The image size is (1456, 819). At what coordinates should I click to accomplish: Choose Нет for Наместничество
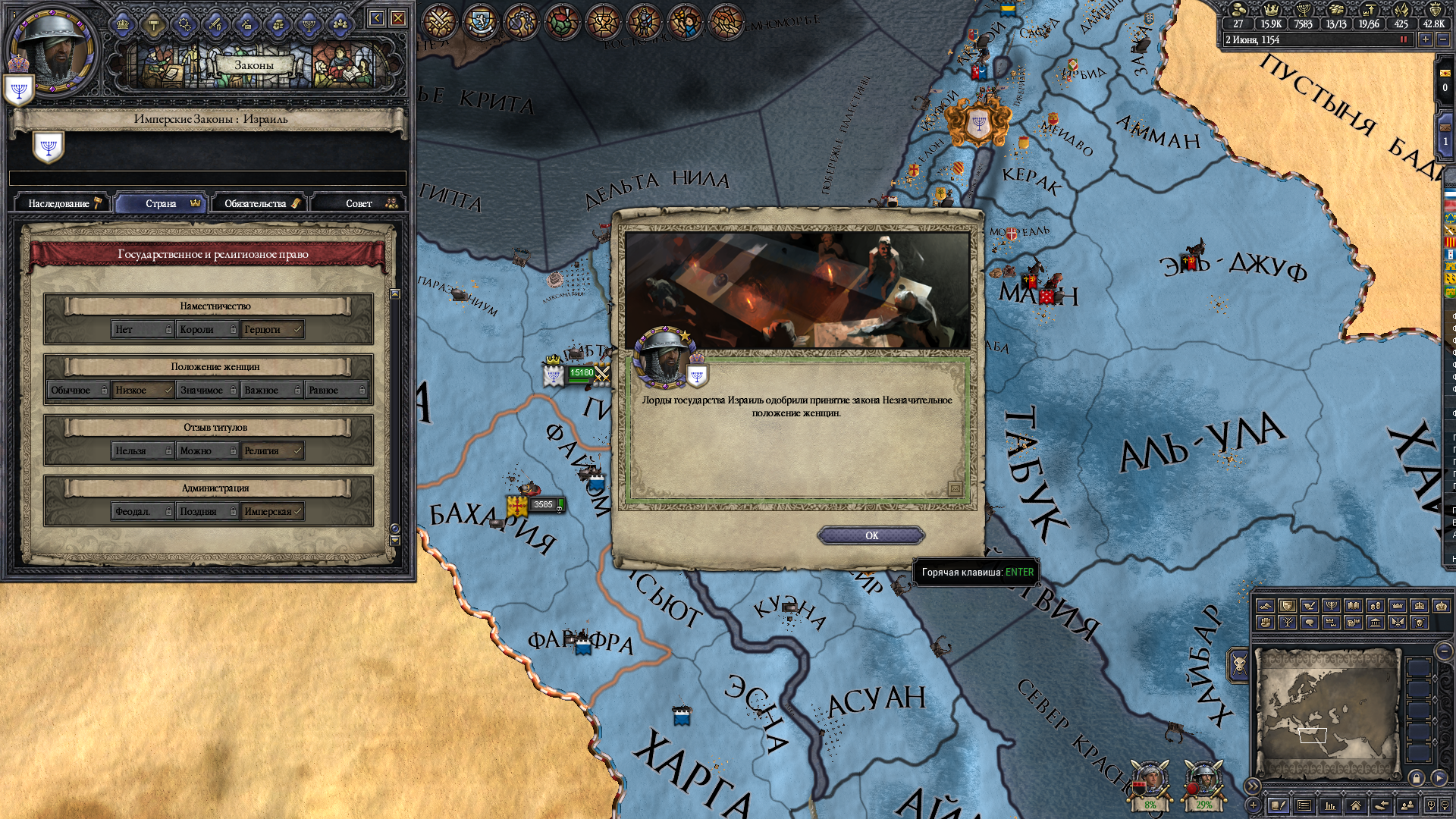point(142,329)
